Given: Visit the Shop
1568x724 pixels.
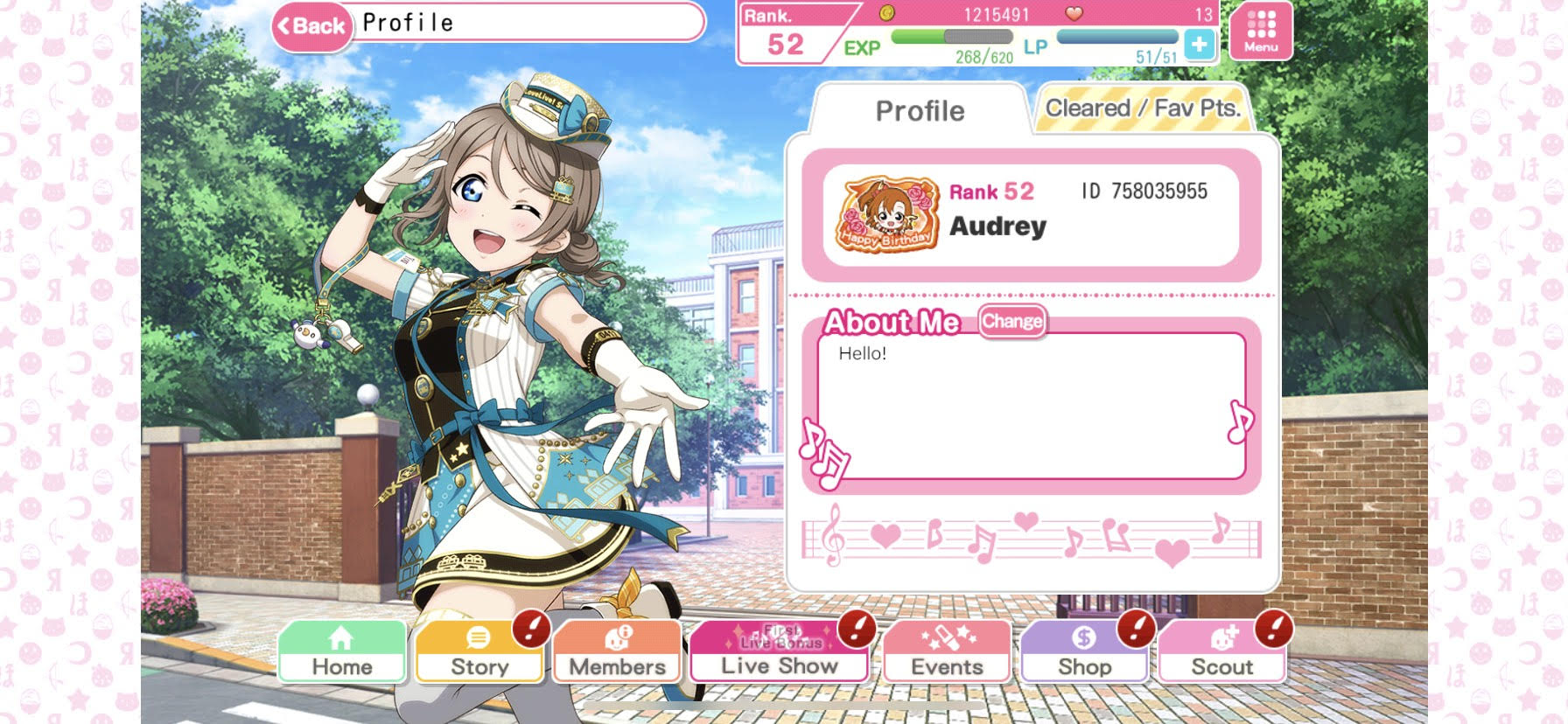Looking at the screenshot, I should click(x=1084, y=652).
